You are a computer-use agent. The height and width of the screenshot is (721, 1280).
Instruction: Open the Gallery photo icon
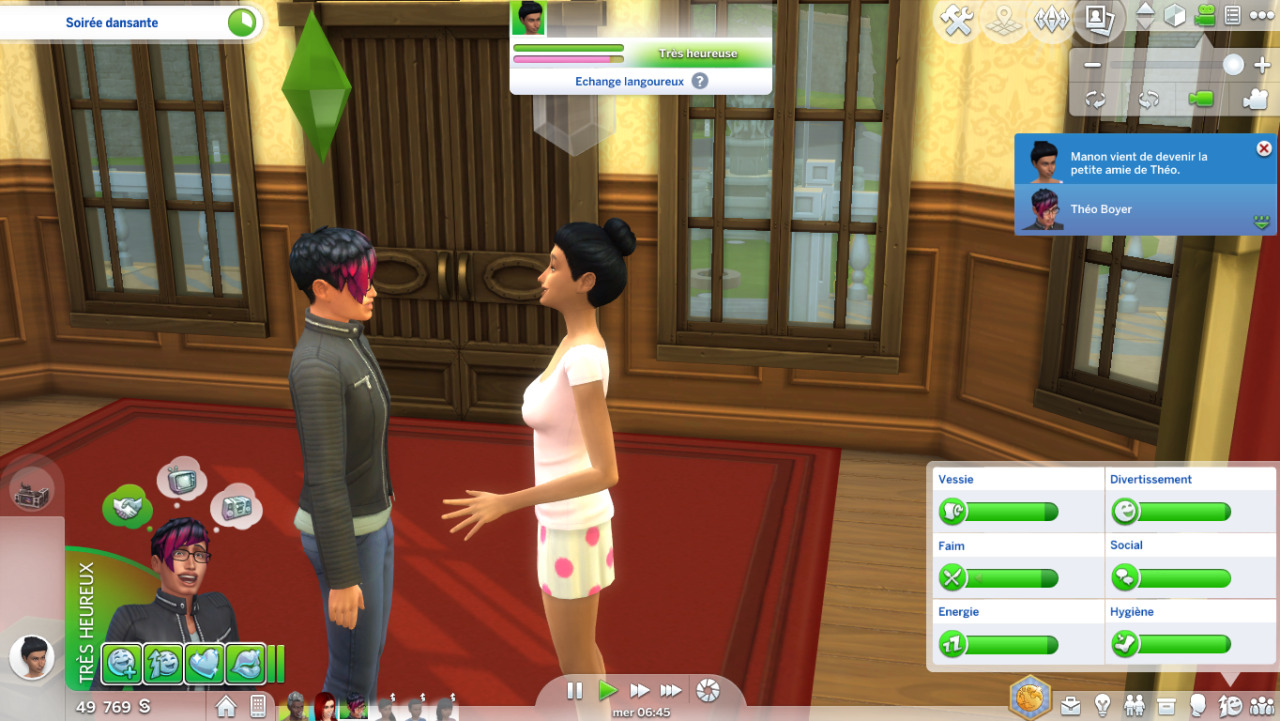[1100, 20]
